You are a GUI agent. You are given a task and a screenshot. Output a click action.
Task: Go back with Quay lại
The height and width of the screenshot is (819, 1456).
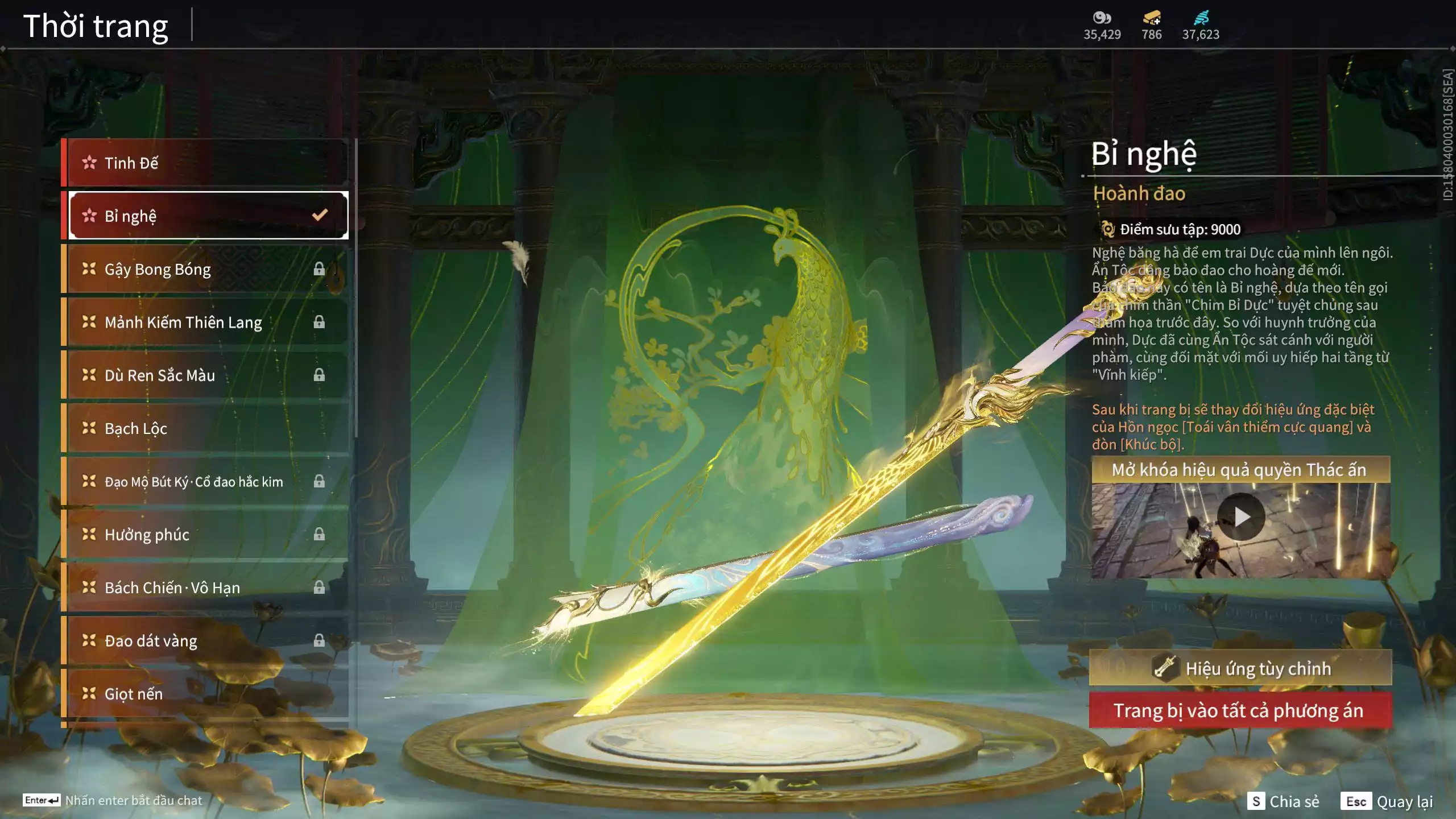click(1387, 801)
